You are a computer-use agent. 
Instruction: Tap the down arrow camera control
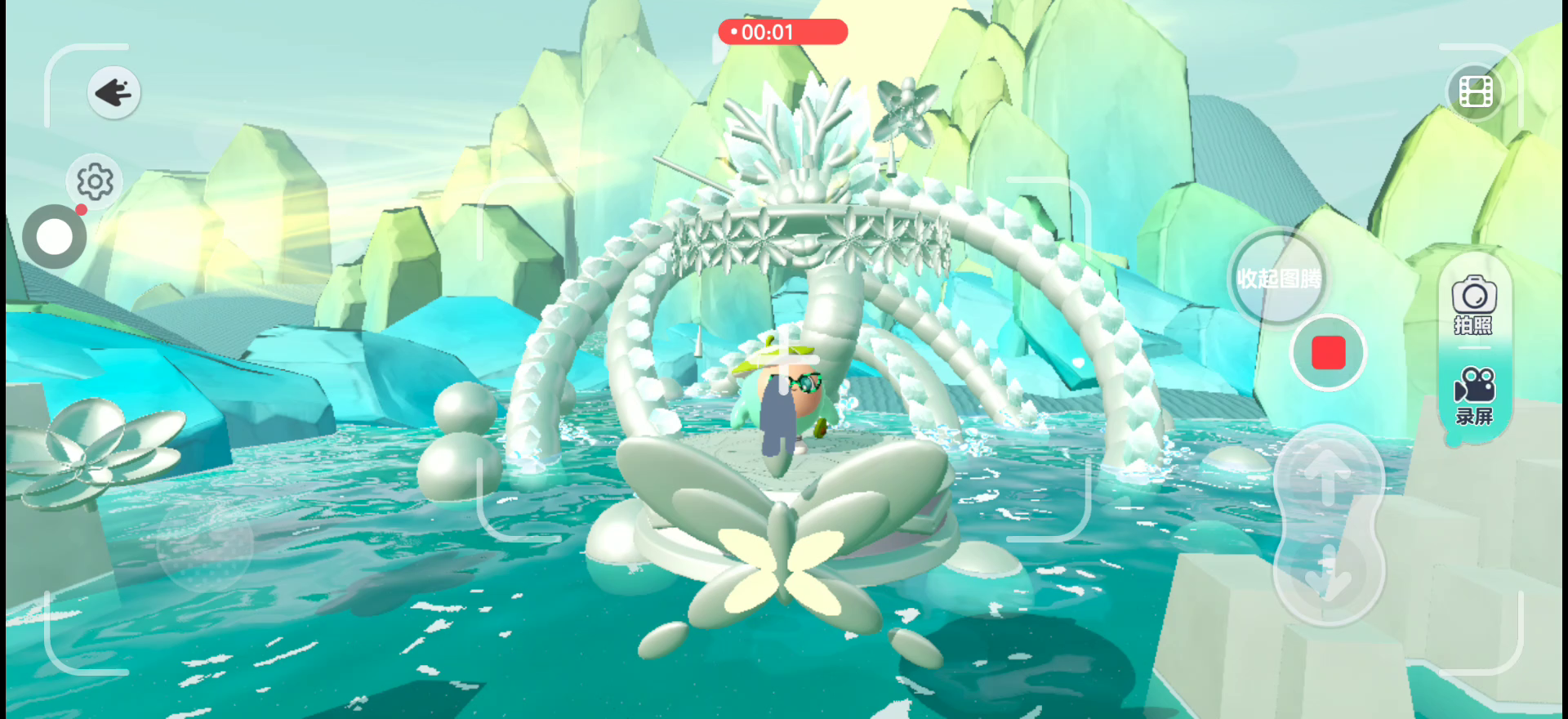click(1327, 576)
